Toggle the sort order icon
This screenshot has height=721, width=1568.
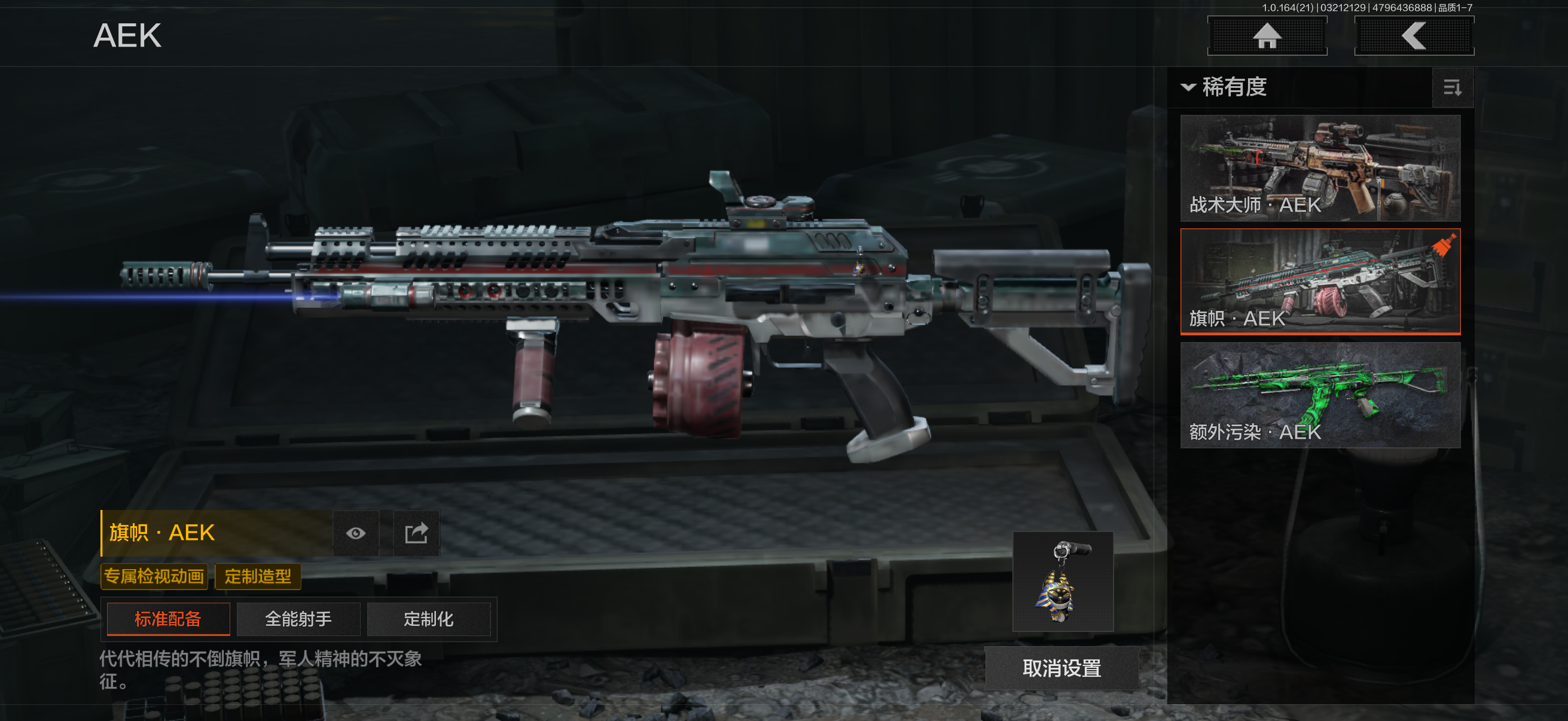tap(1453, 88)
